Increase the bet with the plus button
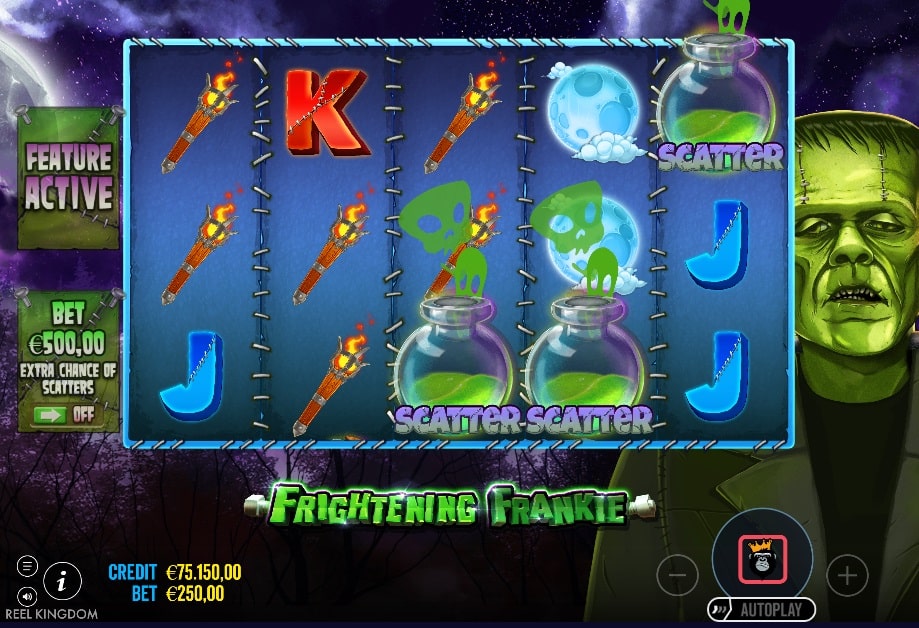 click(847, 575)
